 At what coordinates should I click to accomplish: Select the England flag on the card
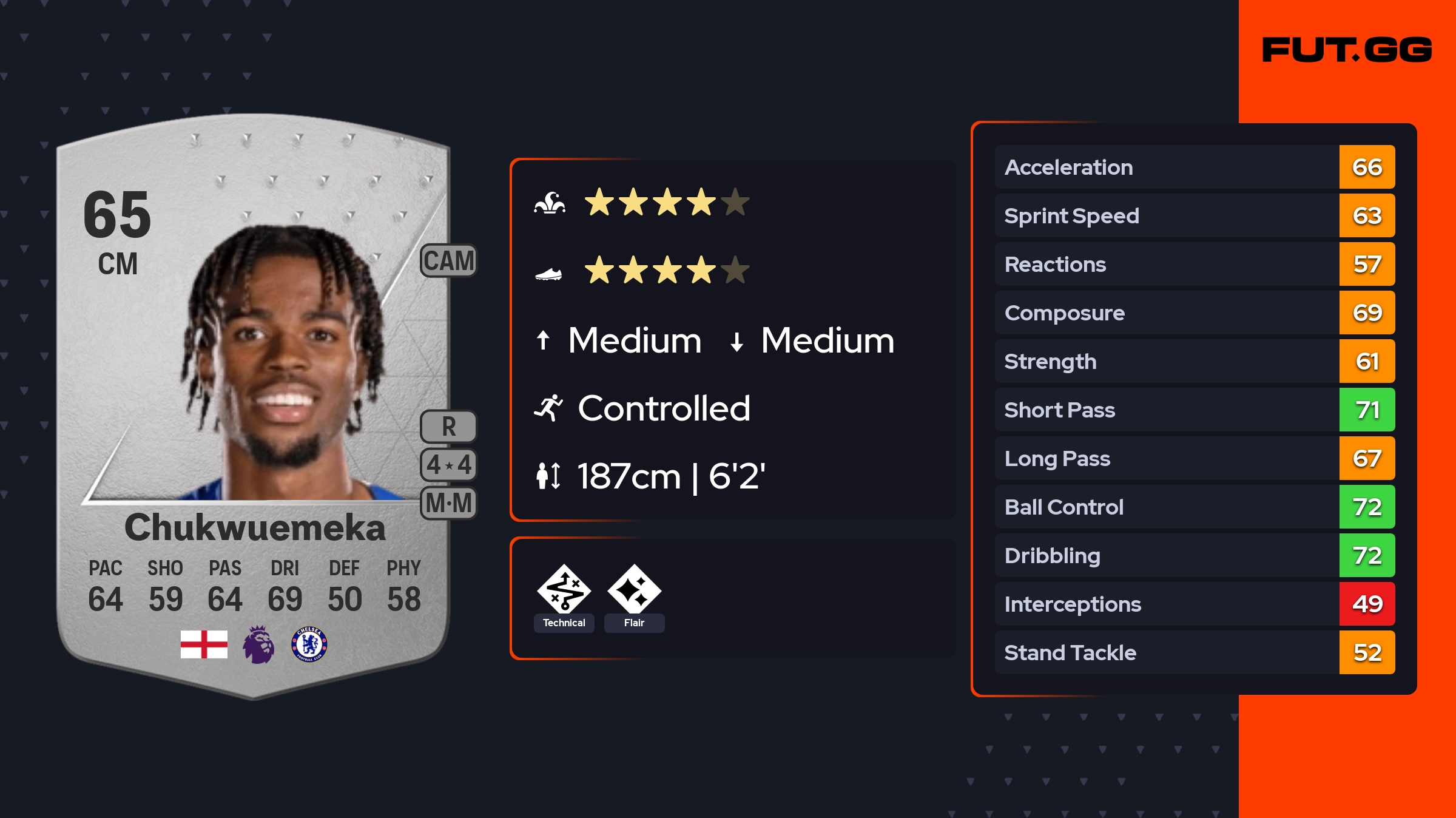pyautogui.click(x=204, y=644)
